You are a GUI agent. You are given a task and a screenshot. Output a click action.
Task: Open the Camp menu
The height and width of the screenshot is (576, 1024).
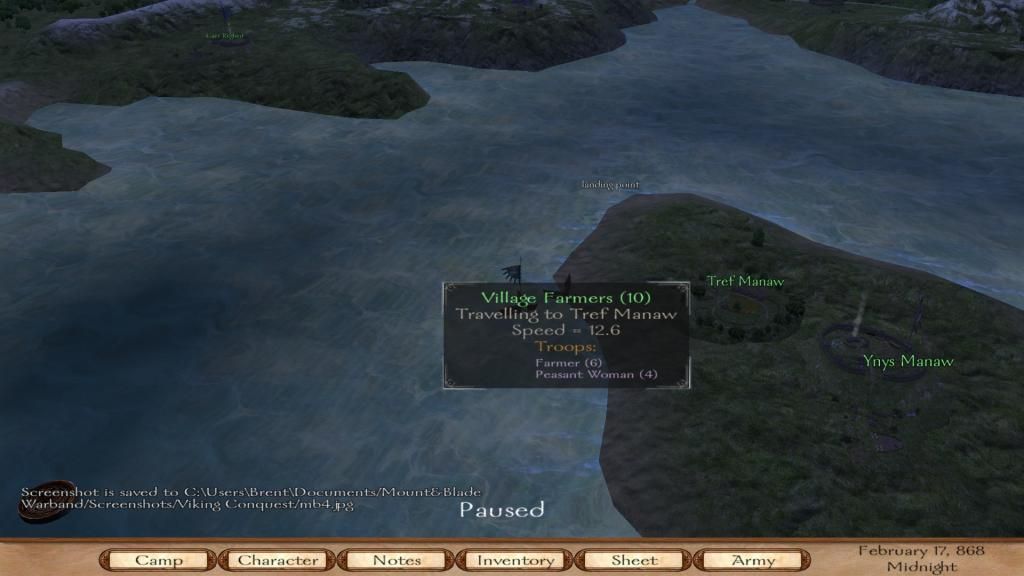point(158,560)
